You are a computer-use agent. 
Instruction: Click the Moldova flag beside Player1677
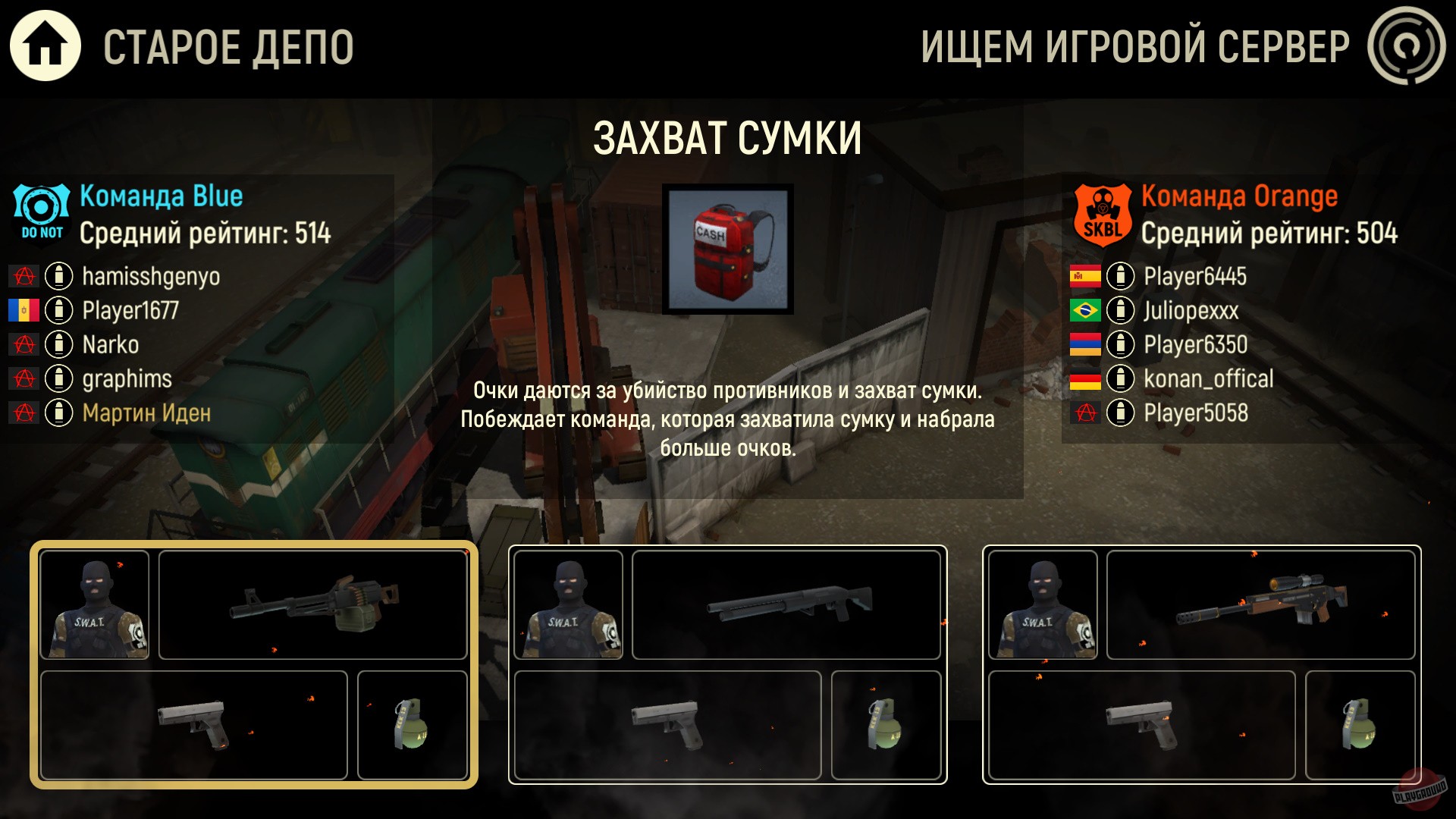(x=25, y=310)
